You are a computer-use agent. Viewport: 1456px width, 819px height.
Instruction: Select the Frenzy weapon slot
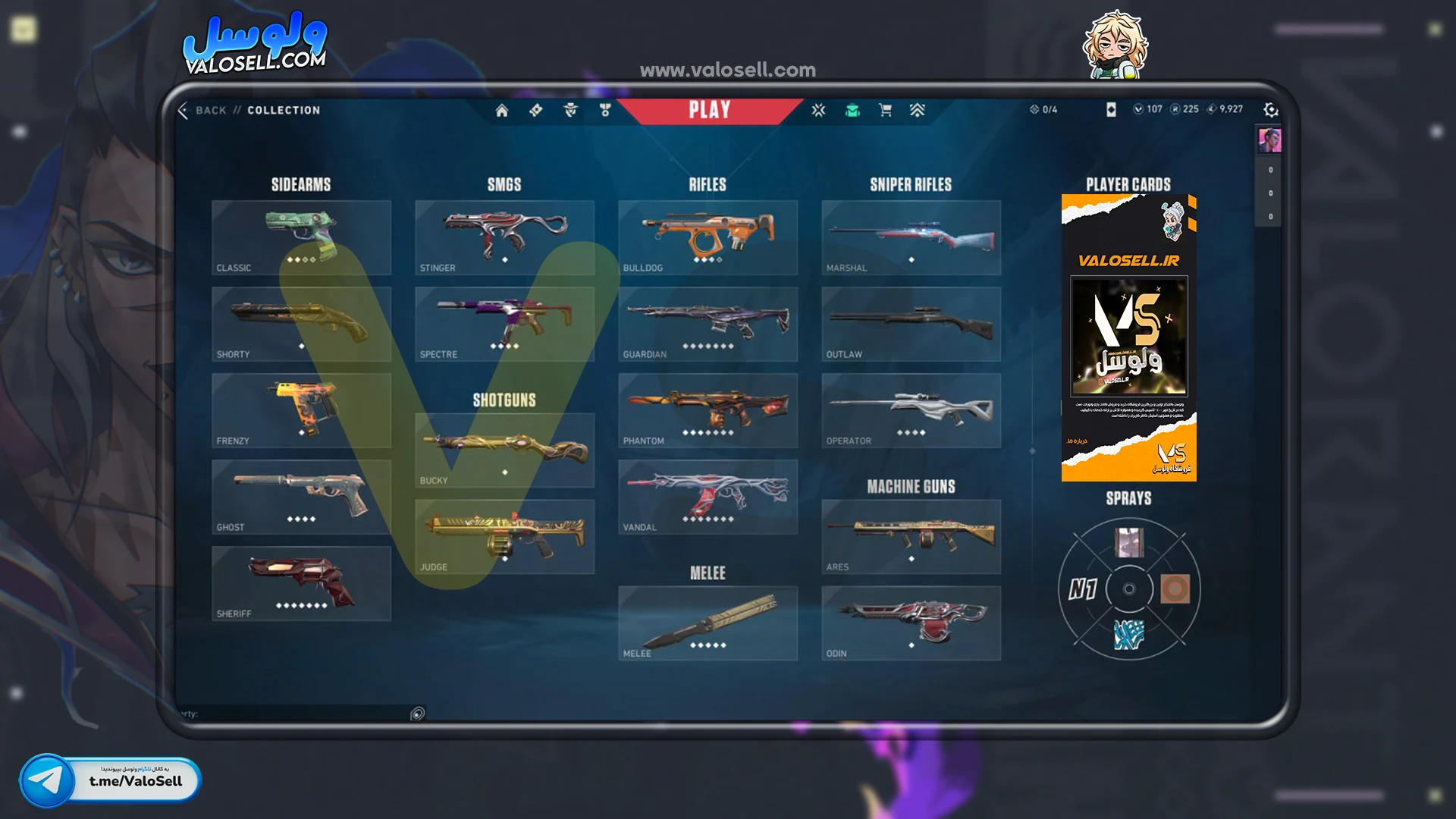pyautogui.click(x=301, y=410)
